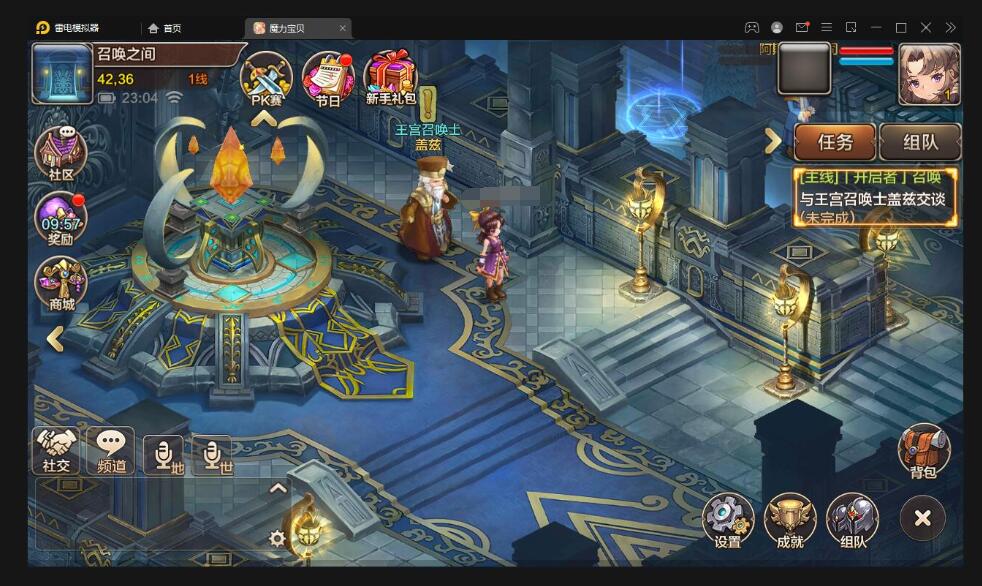Image resolution: width=982 pixels, height=586 pixels.
Task: Switch to the 任务 quest tab
Action: point(835,142)
